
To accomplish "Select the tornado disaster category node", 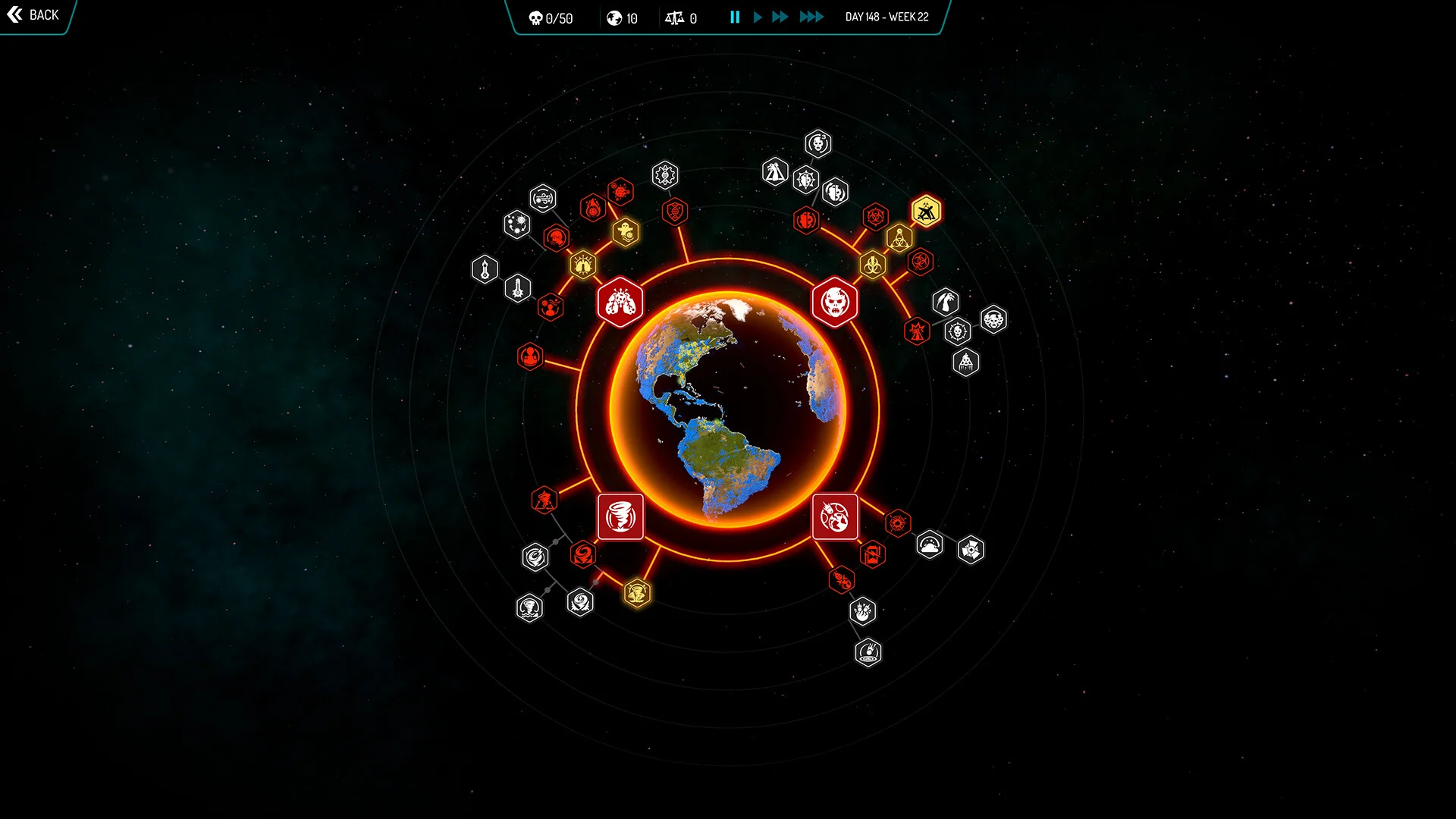I will [620, 516].
